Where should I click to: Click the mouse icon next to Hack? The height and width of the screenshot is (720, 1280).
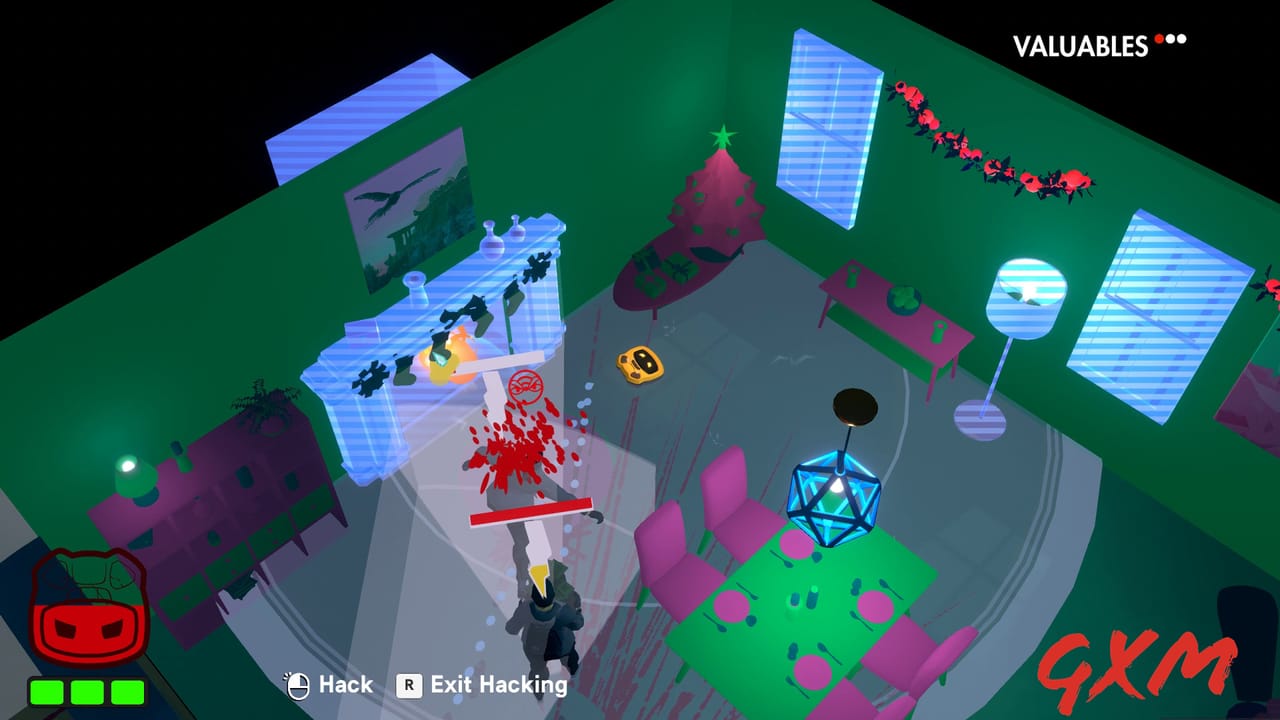click(x=298, y=685)
